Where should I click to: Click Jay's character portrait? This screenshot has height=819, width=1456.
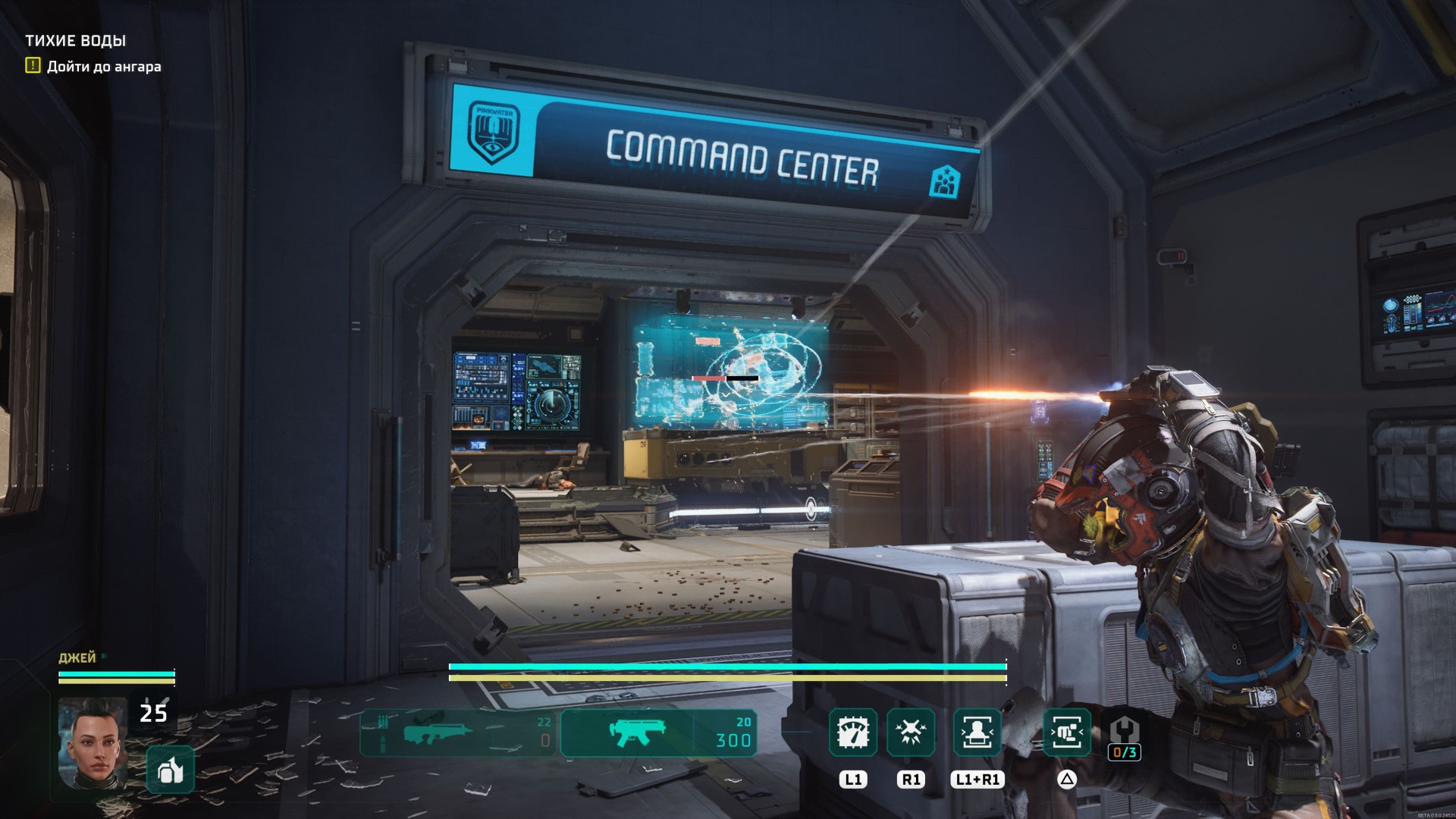pos(93,743)
